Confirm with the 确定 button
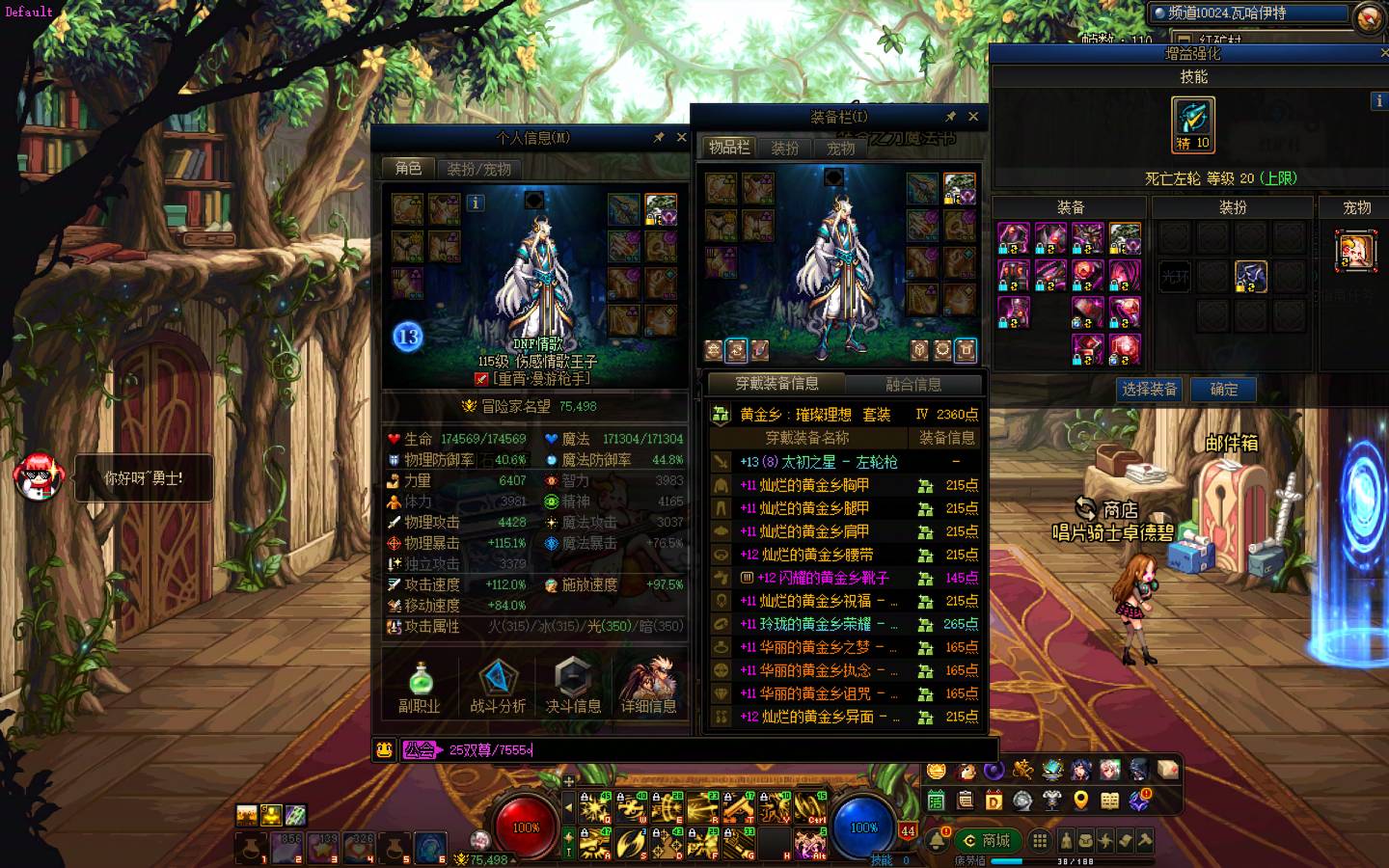 [x=1223, y=390]
